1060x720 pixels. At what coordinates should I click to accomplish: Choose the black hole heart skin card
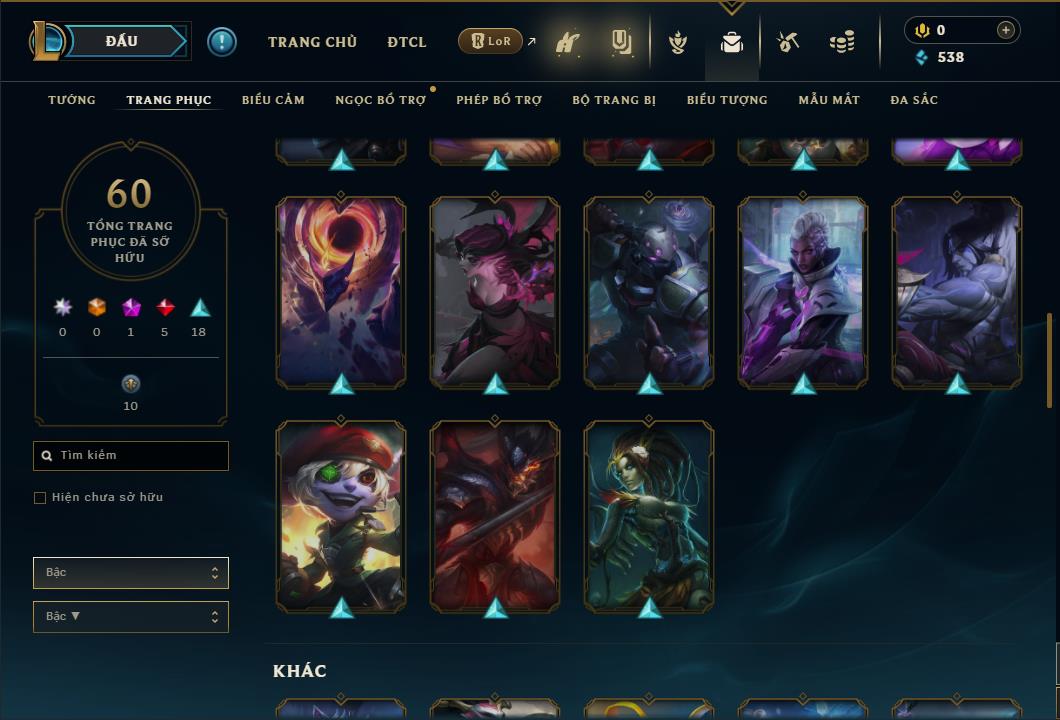point(341,290)
